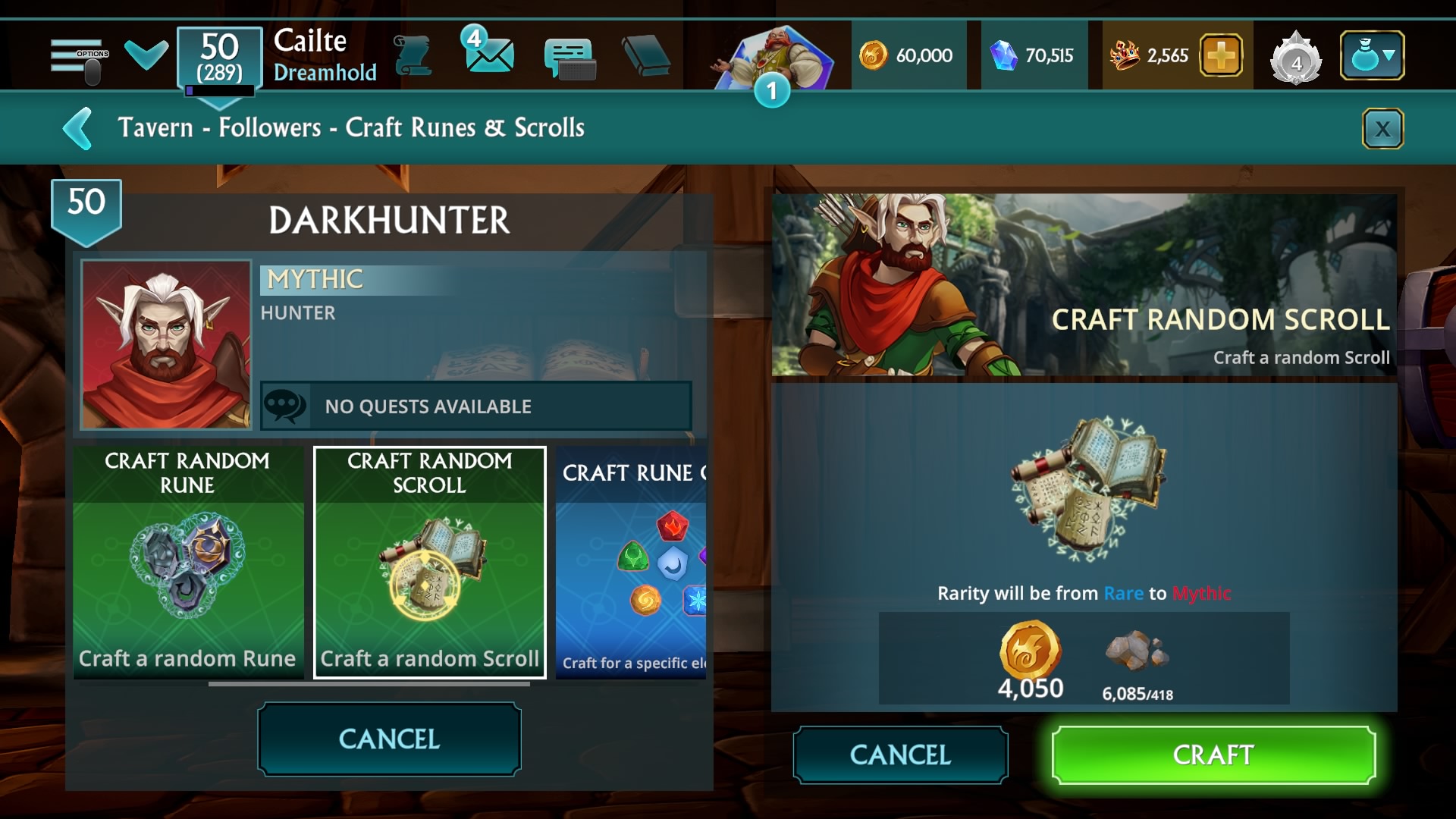Open the chat window icon
Viewport: 1456px width, 819px height.
[x=570, y=58]
